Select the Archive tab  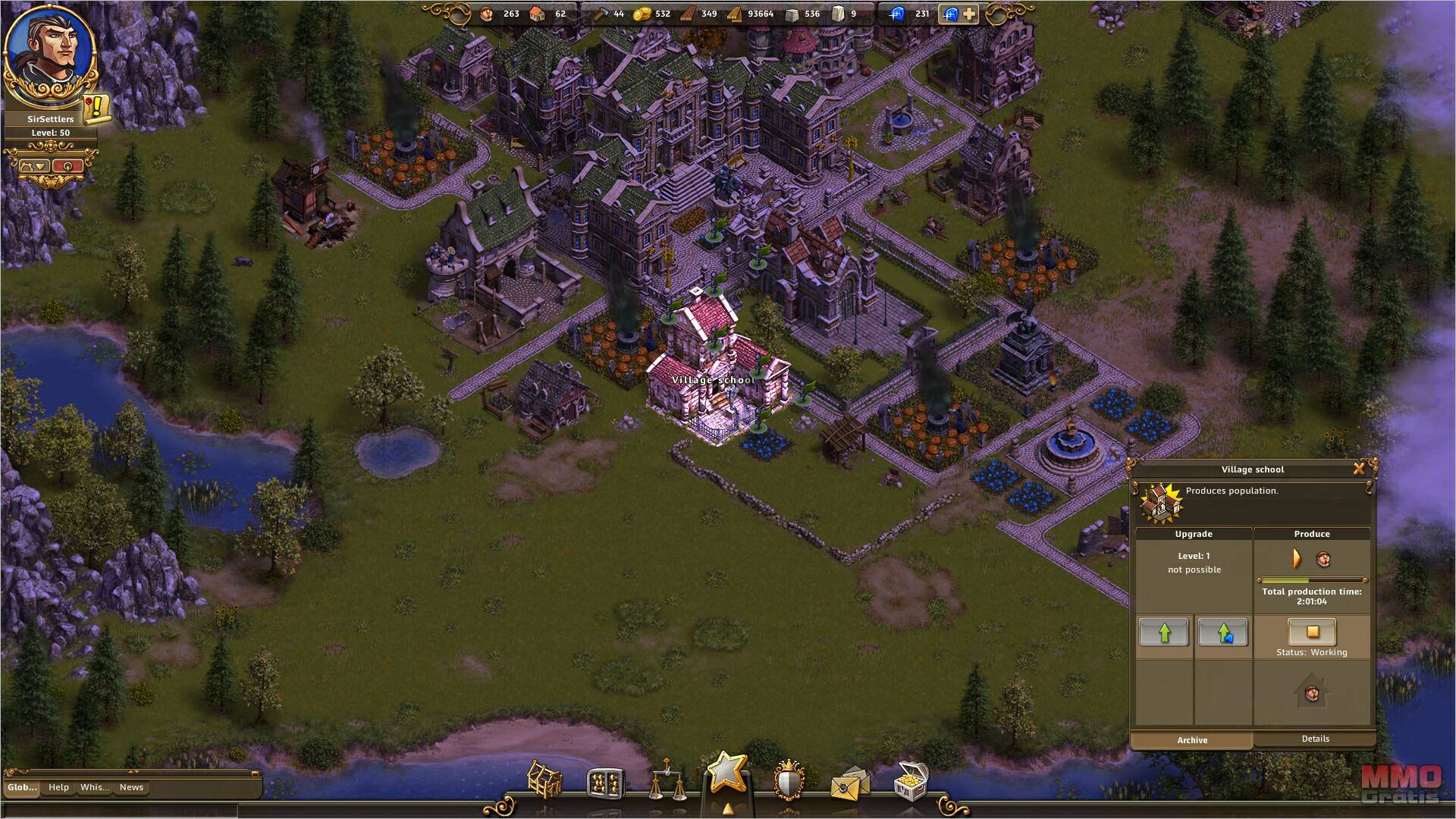coord(1192,740)
